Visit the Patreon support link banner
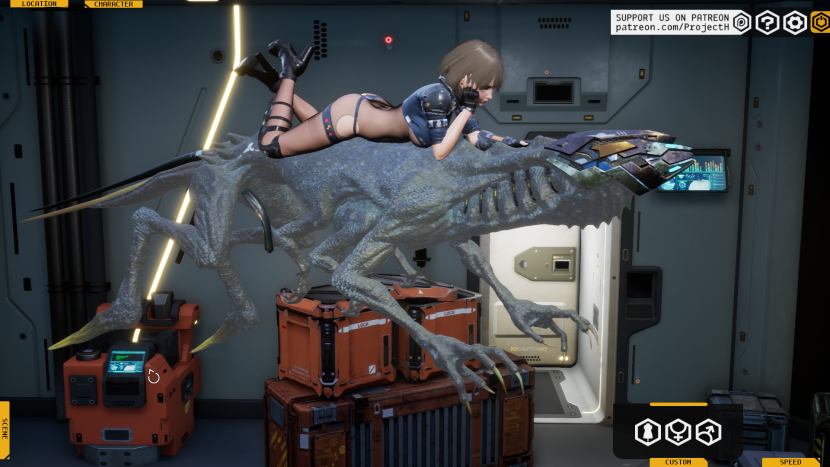This screenshot has width=830, height=467. (671, 23)
